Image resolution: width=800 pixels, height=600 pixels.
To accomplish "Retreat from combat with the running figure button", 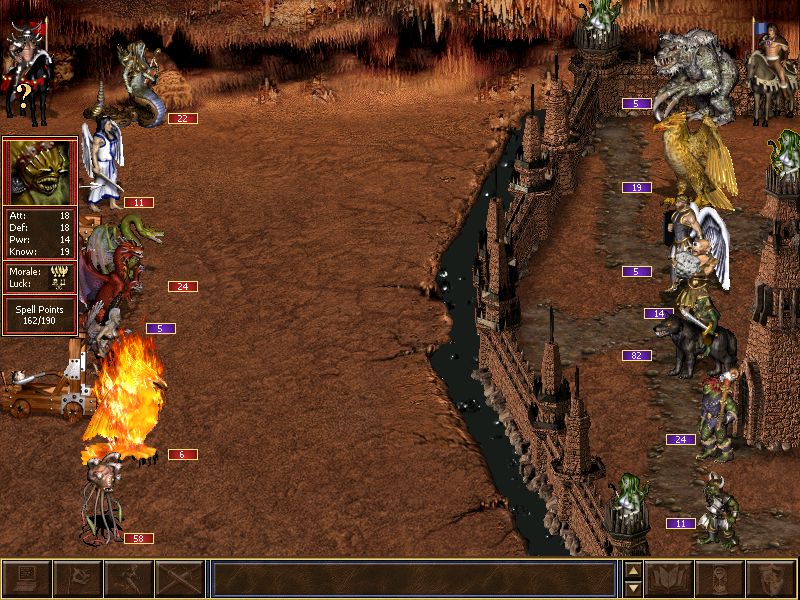I will click(x=128, y=579).
